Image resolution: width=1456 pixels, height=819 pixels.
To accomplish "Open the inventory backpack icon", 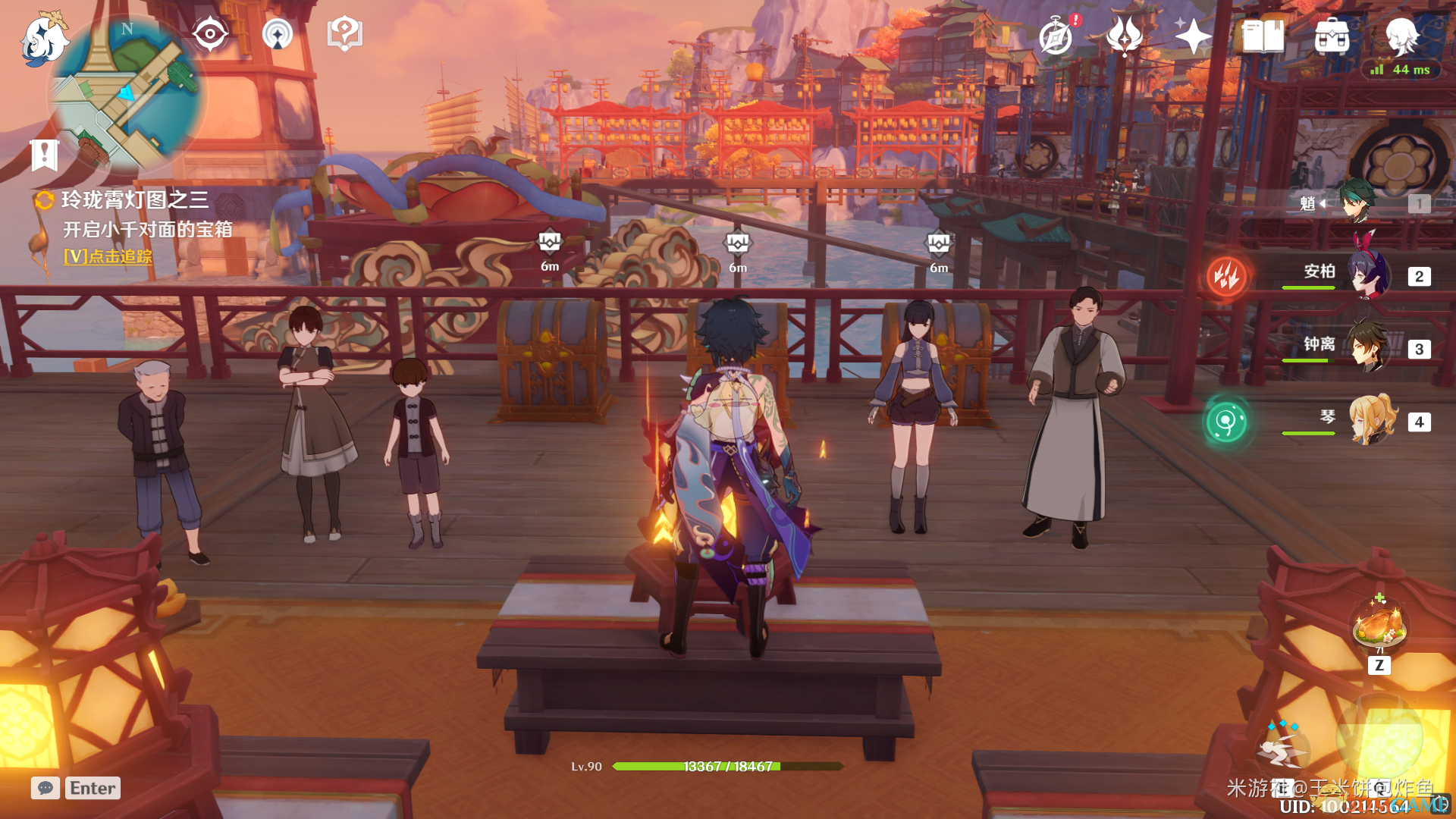I will click(1332, 36).
